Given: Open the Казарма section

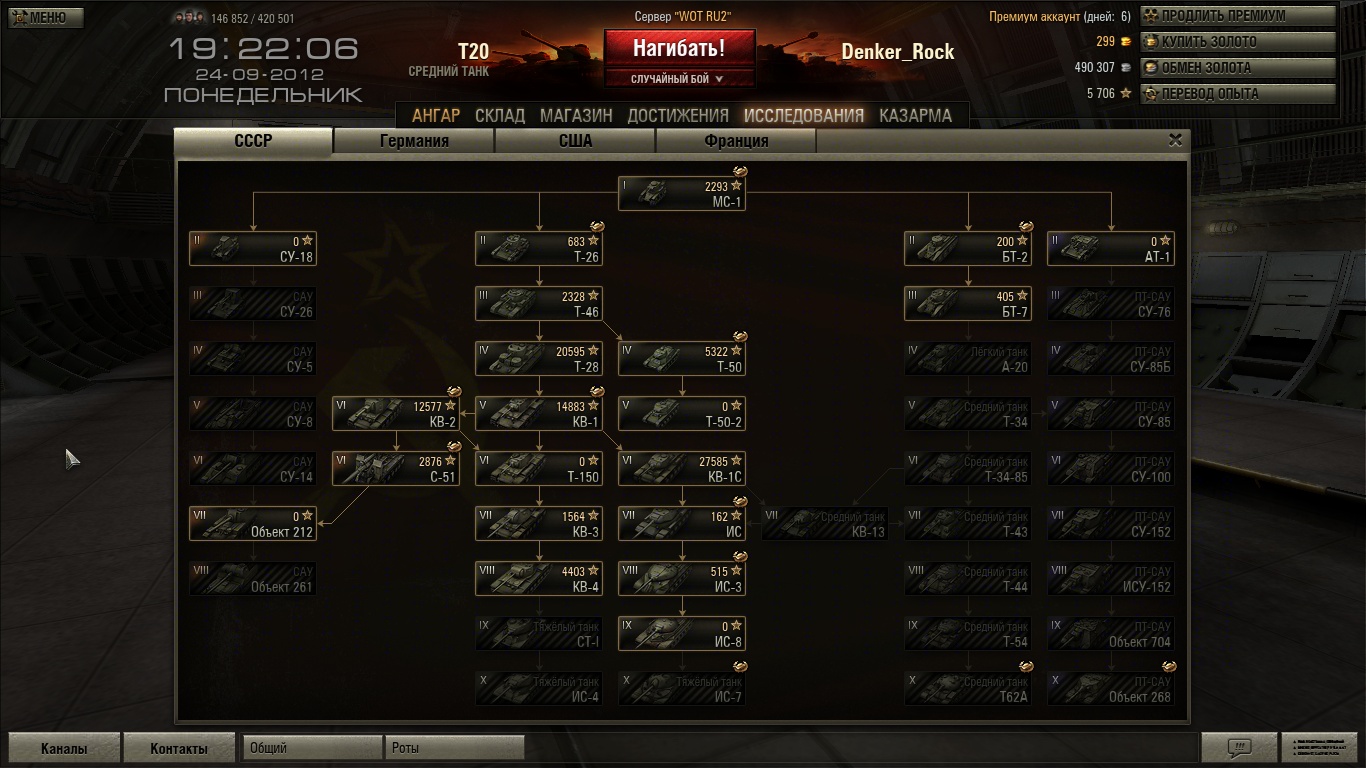Looking at the screenshot, I should tap(915, 115).
